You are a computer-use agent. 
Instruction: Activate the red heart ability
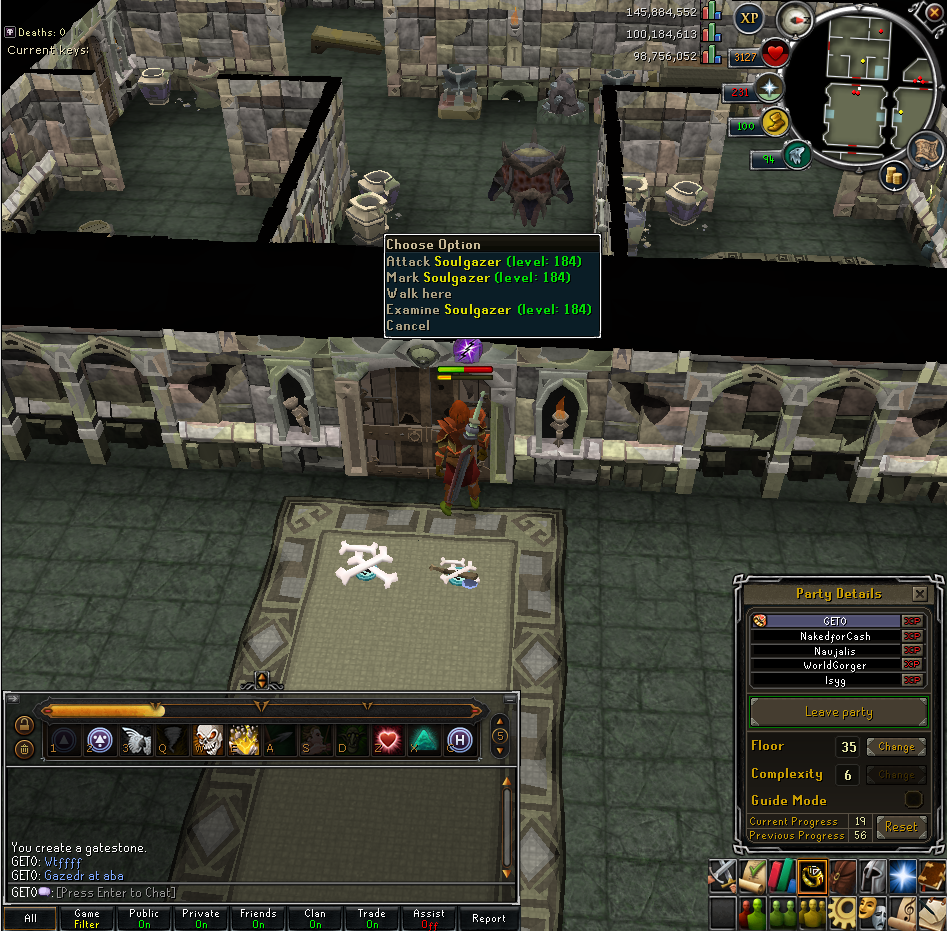[387, 740]
